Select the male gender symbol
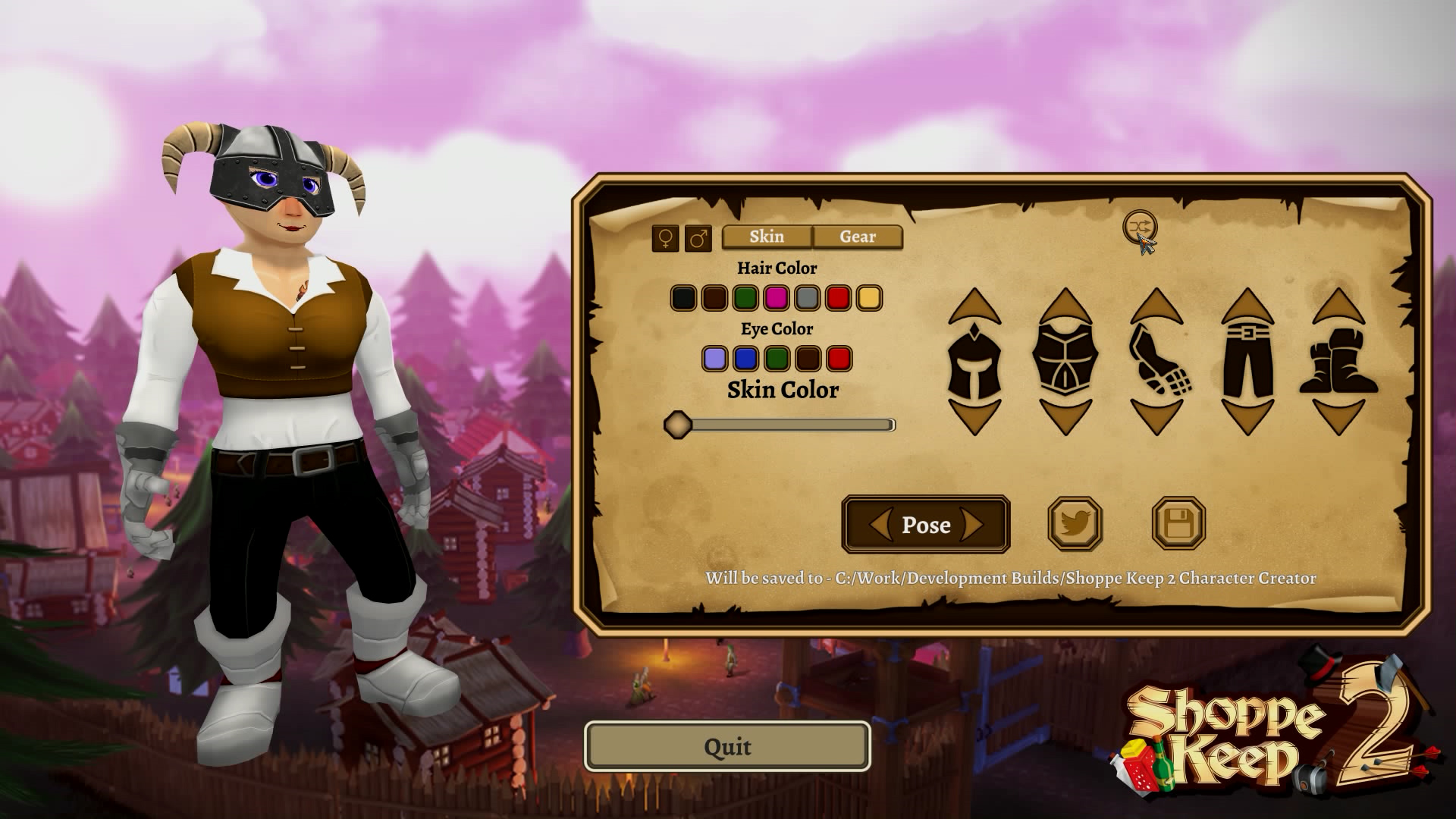This screenshot has height=819, width=1456. [x=696, y=237]
